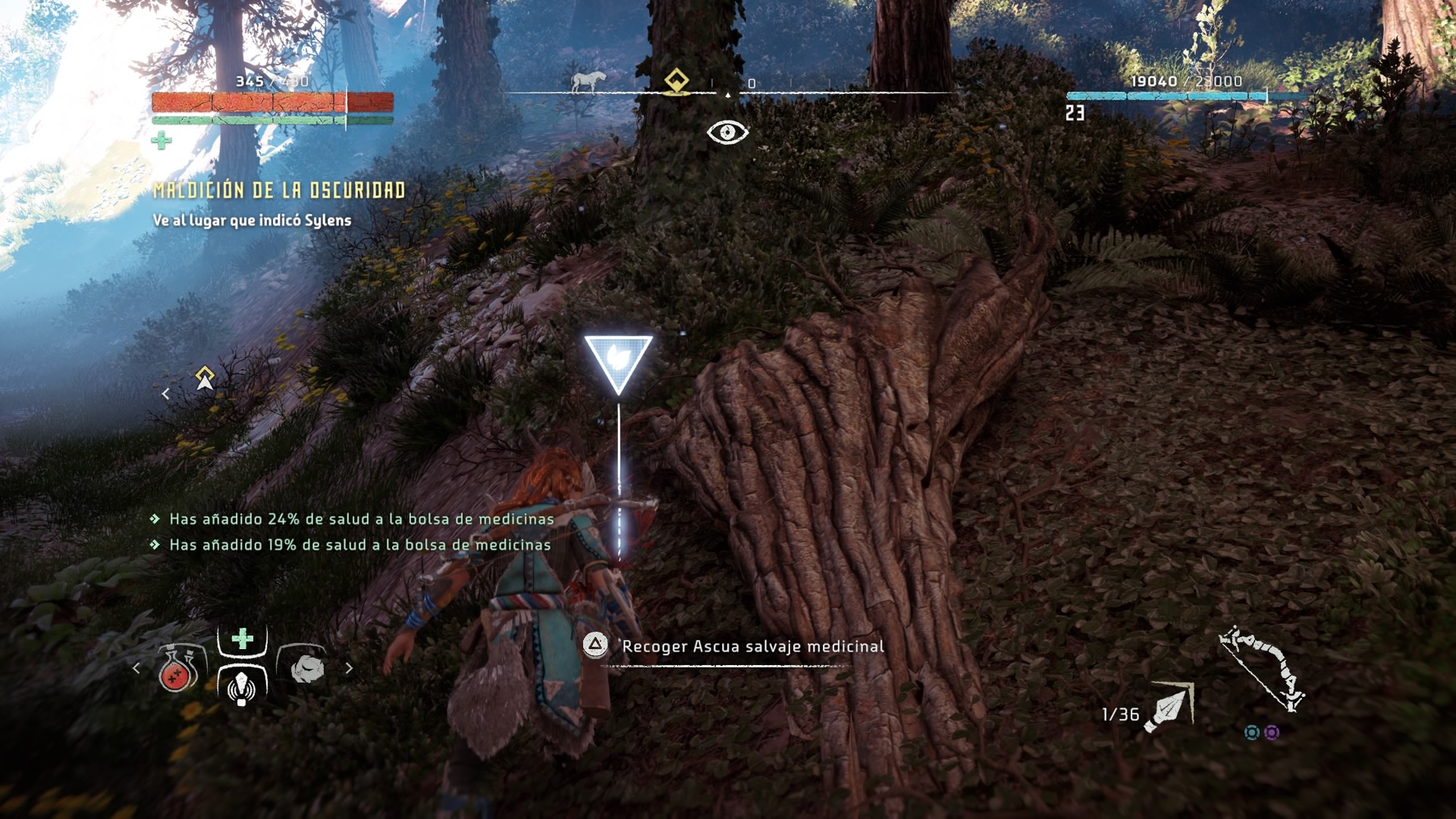
Task: Select the yellow quest marker on the compass
Action: [676, 80]
